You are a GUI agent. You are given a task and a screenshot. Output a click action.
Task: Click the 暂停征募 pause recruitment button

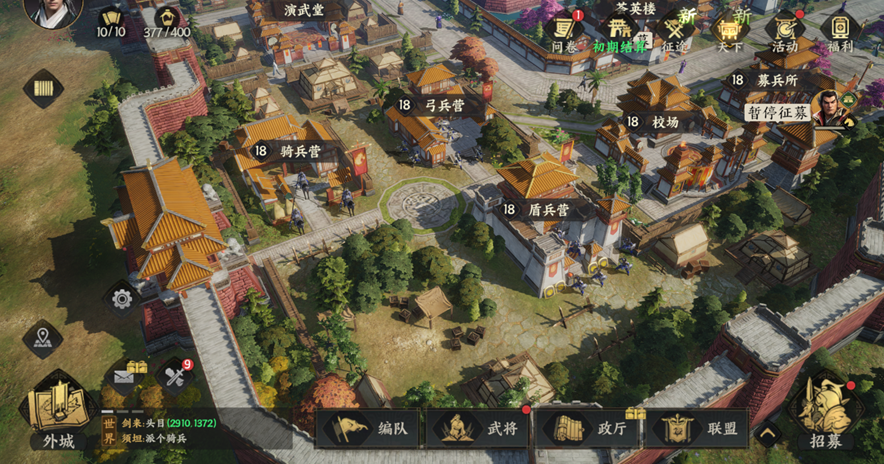[x=780, y=112]
